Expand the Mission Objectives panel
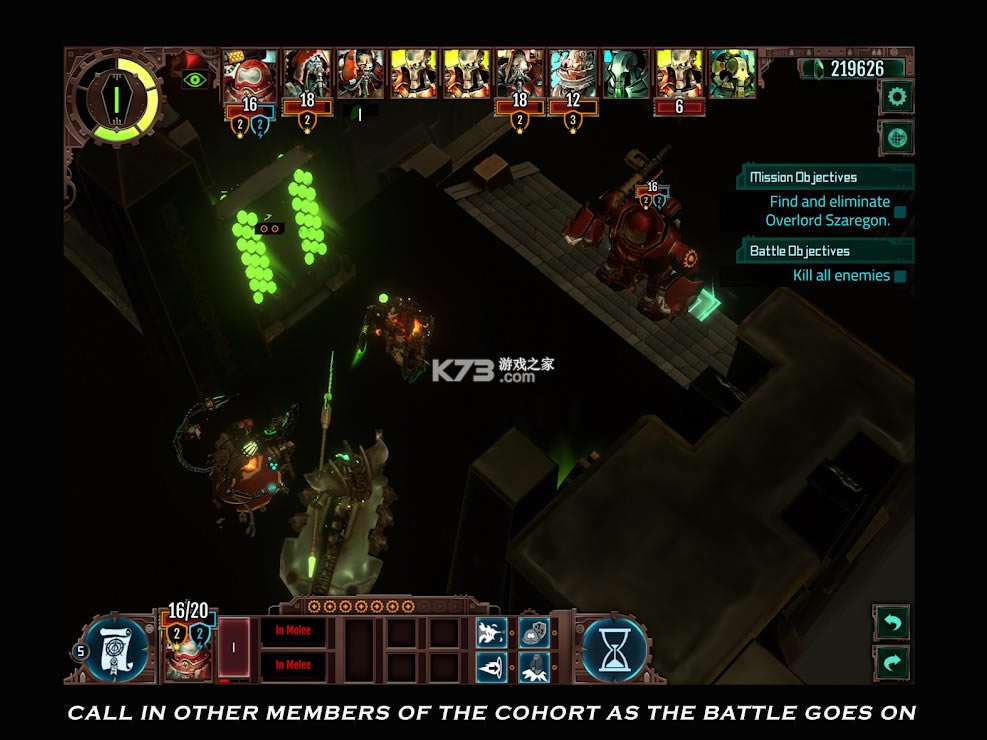This screenshot has width=987, height=740. [x=827, y=178]
